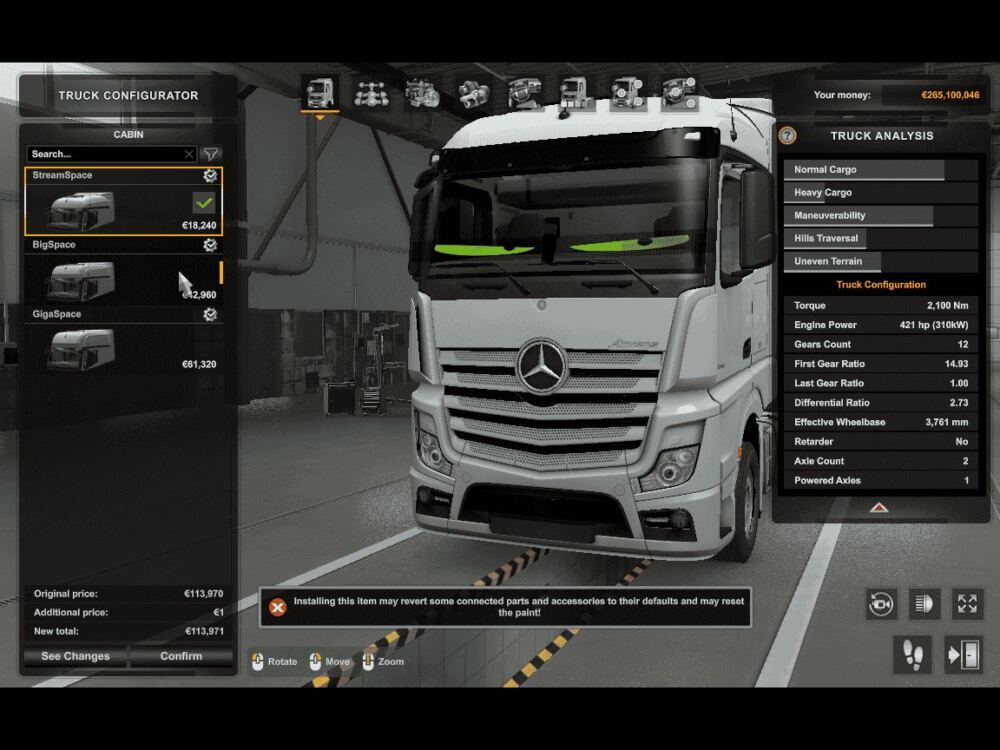Viewport: 1000px width, 750px height.
Task: Reset the camera view
Action: click(x=881, y=604)
